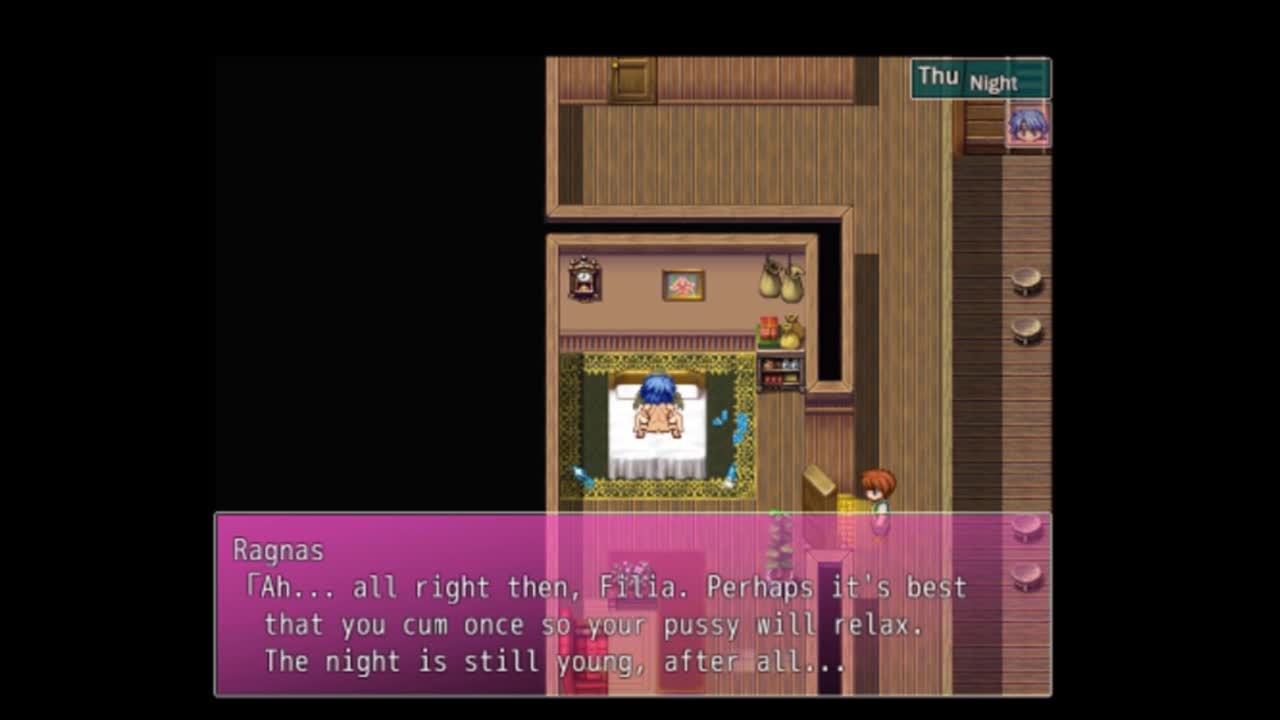Advance the Ragnas dialogue message box
Viewport: 1280px width, 720px height.
[x=632, y=605]
